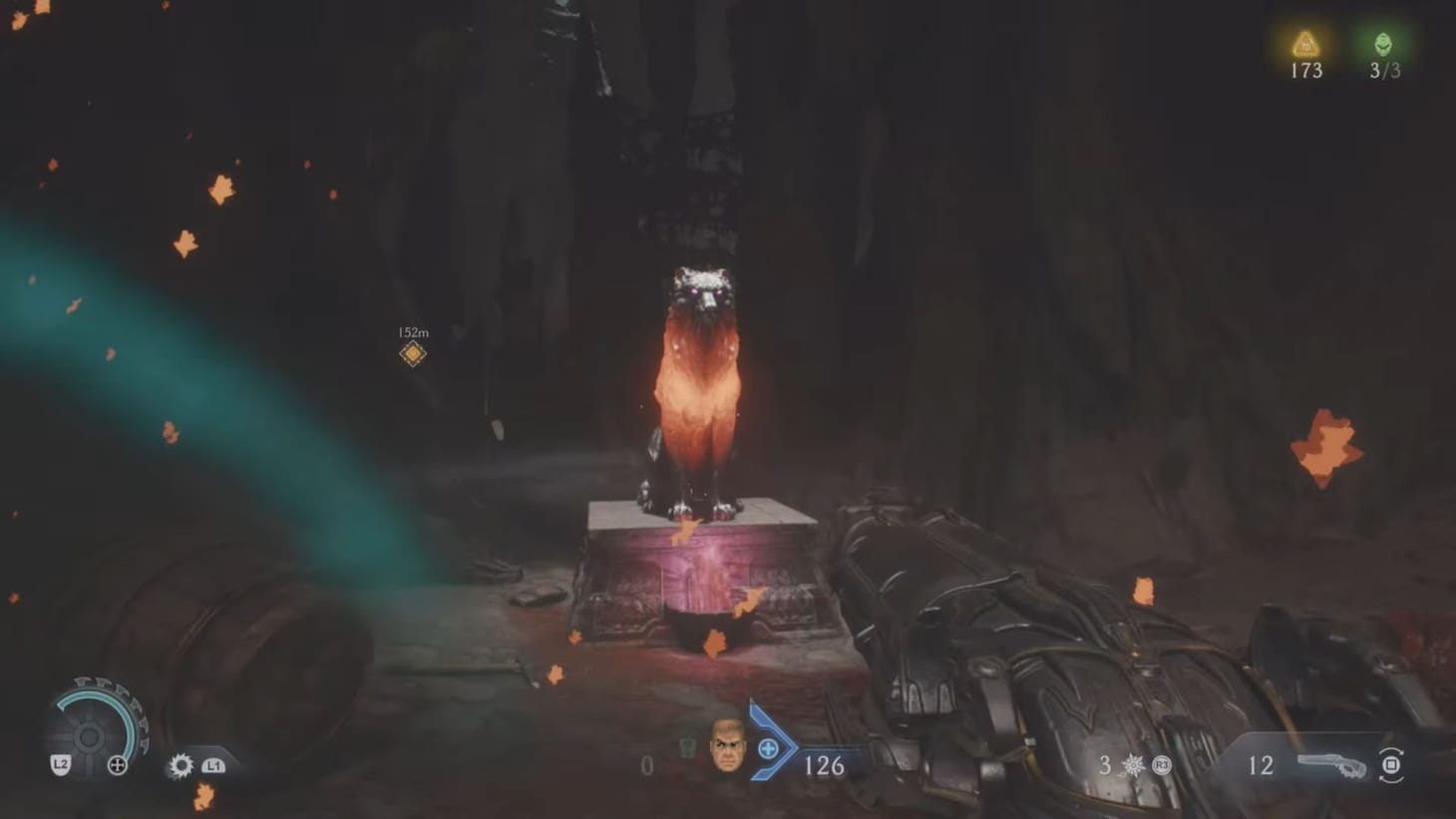1456x819 pixels.
Task: Select the snowflake ice bomb icon near R3
Action: [1134, 764]
